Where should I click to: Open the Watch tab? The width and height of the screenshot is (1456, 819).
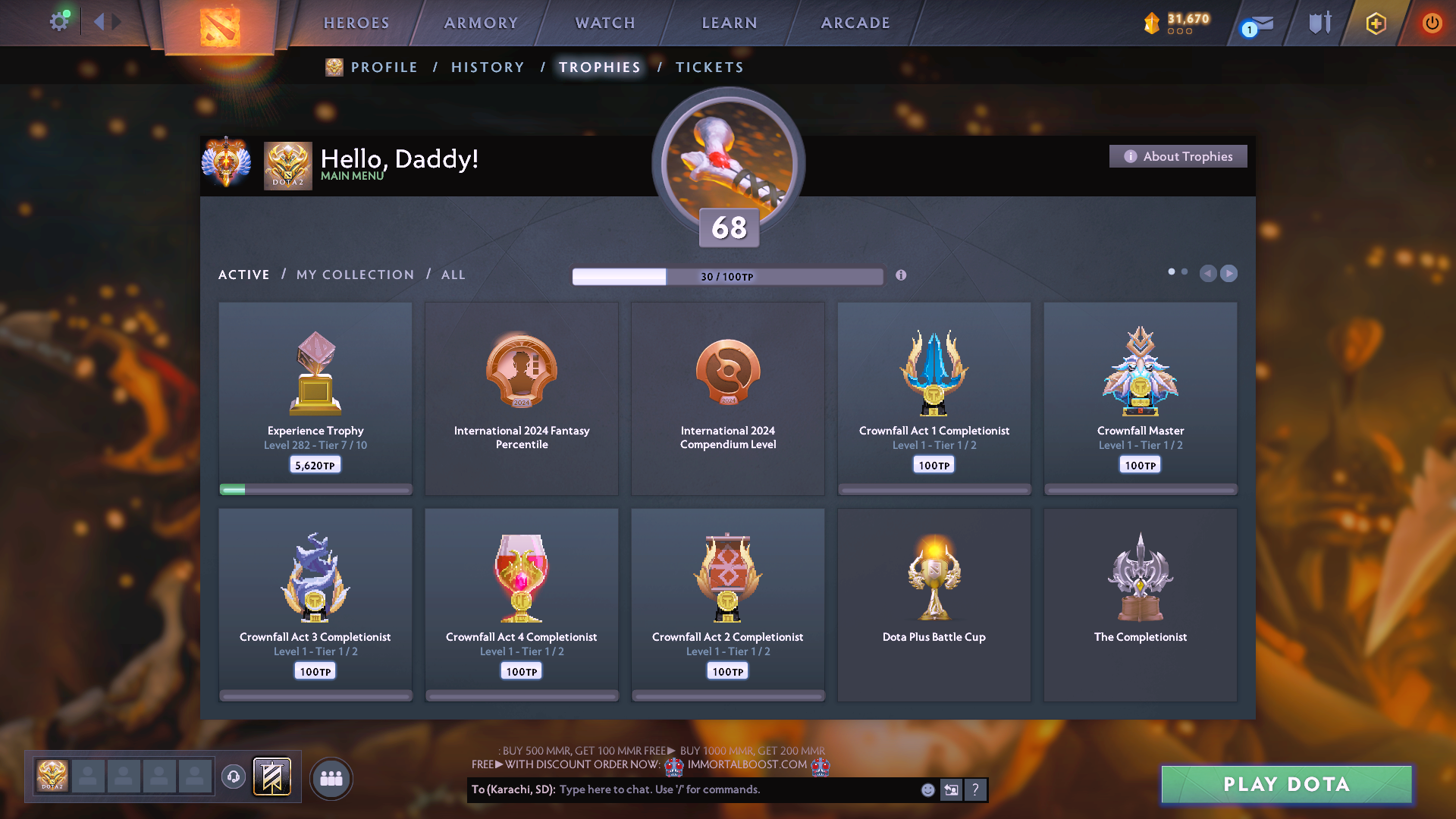click(x=605, y=23)
